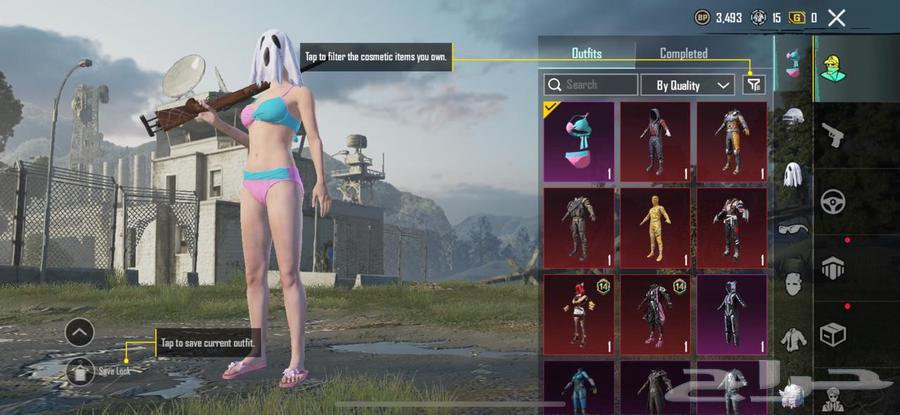Select the pink and blue bikini outfit

(585, 141)
